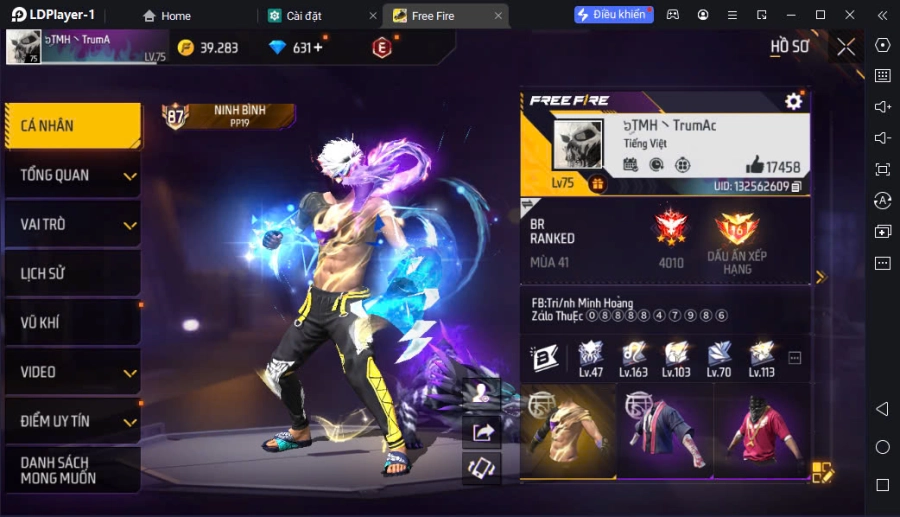This screenshot has height=517, width=900.
Task: Open Danh Sách Mong Muốn wishlist
Action: tap(70, 470)
